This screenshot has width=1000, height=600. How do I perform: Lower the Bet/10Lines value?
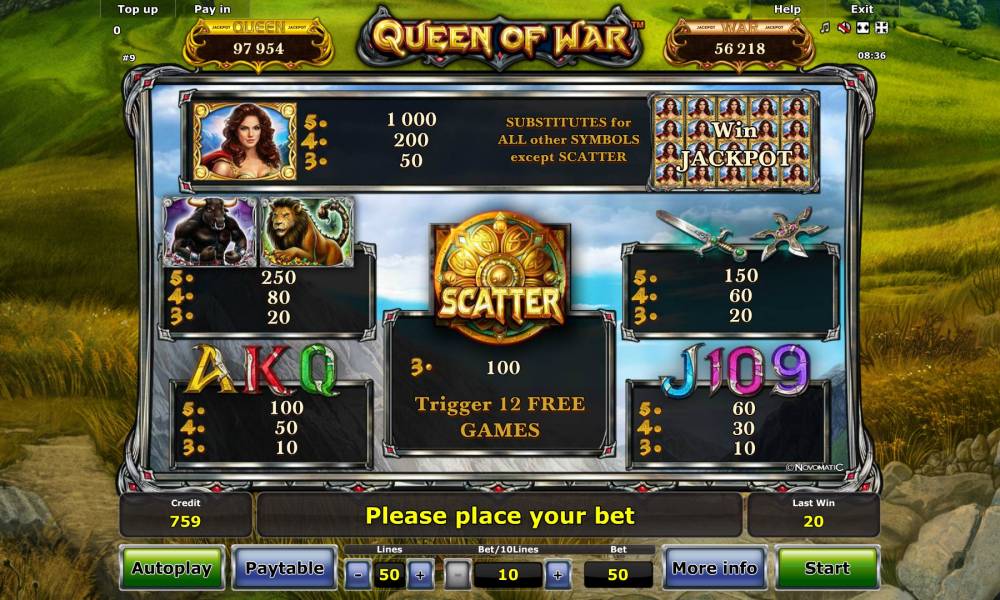458,575
